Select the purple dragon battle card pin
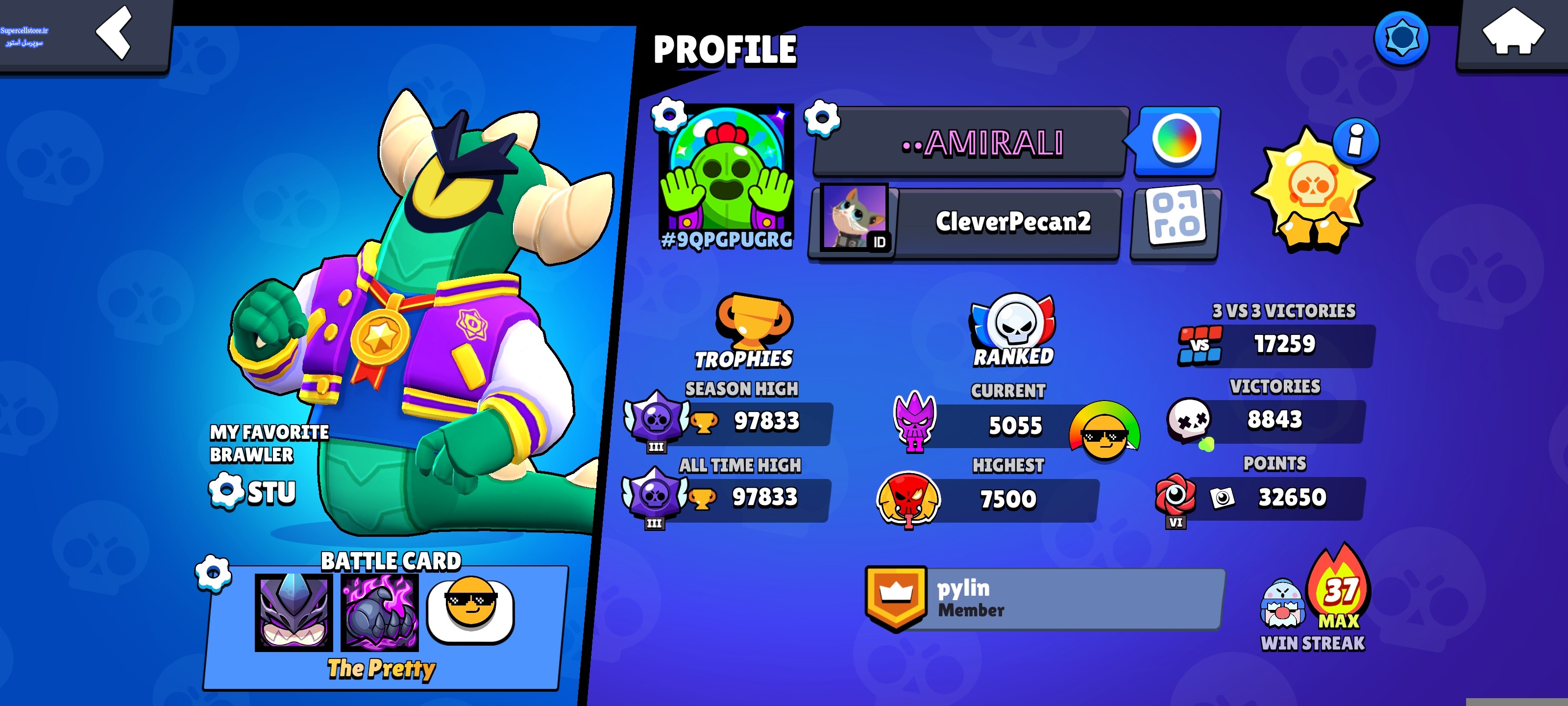The height and width of the screenshot is (706, 1568). 294,611
